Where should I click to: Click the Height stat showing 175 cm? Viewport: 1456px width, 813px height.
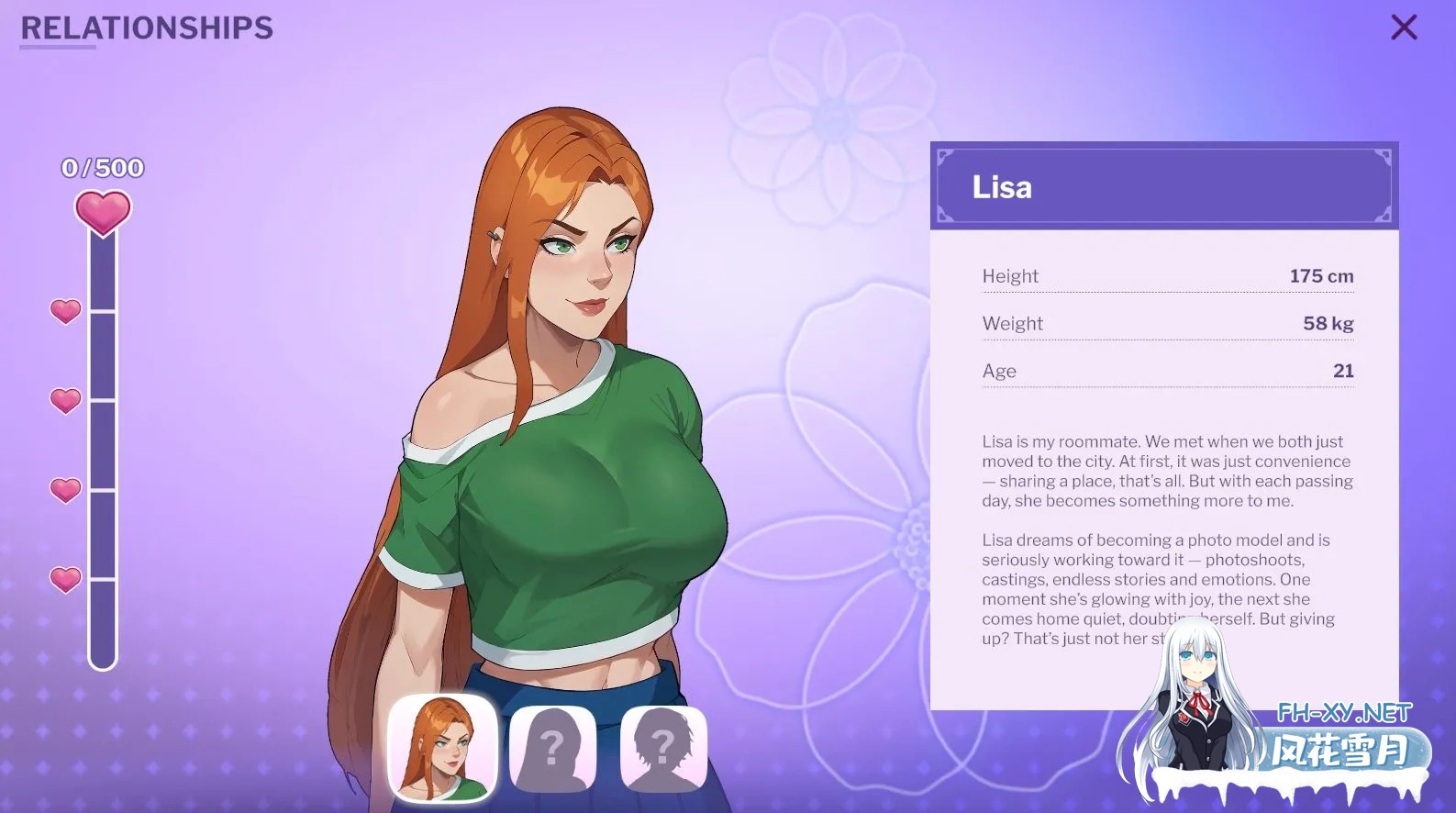point(1167,275)
